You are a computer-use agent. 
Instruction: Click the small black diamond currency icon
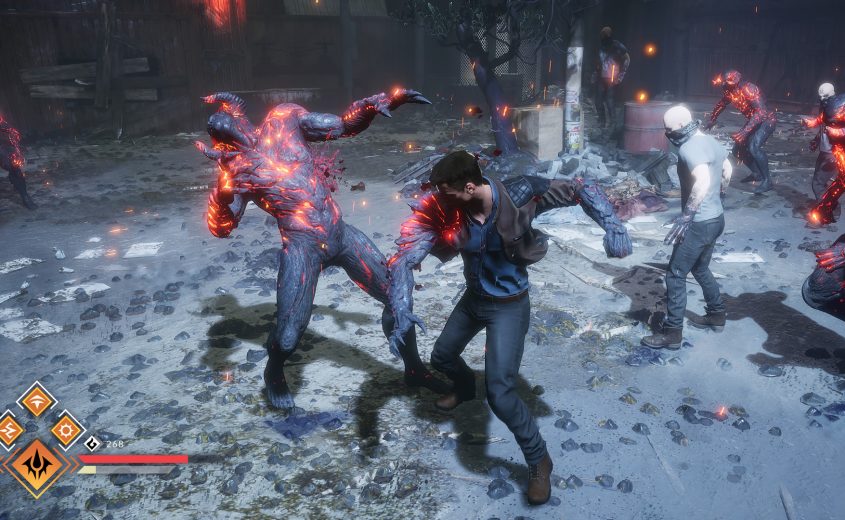(x=92, y=443)
